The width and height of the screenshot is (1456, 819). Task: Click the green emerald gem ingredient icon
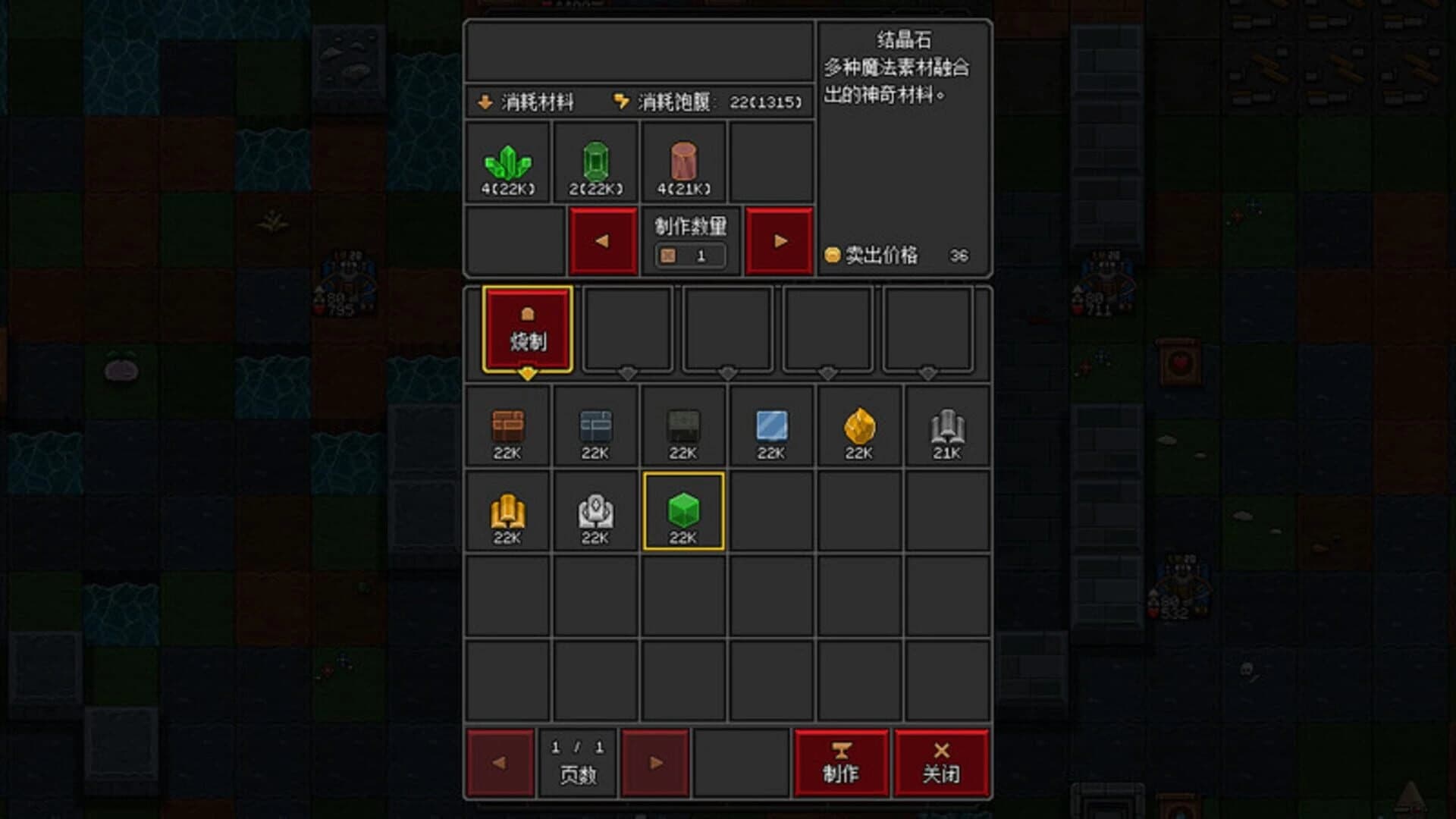(x=597, y=159)
